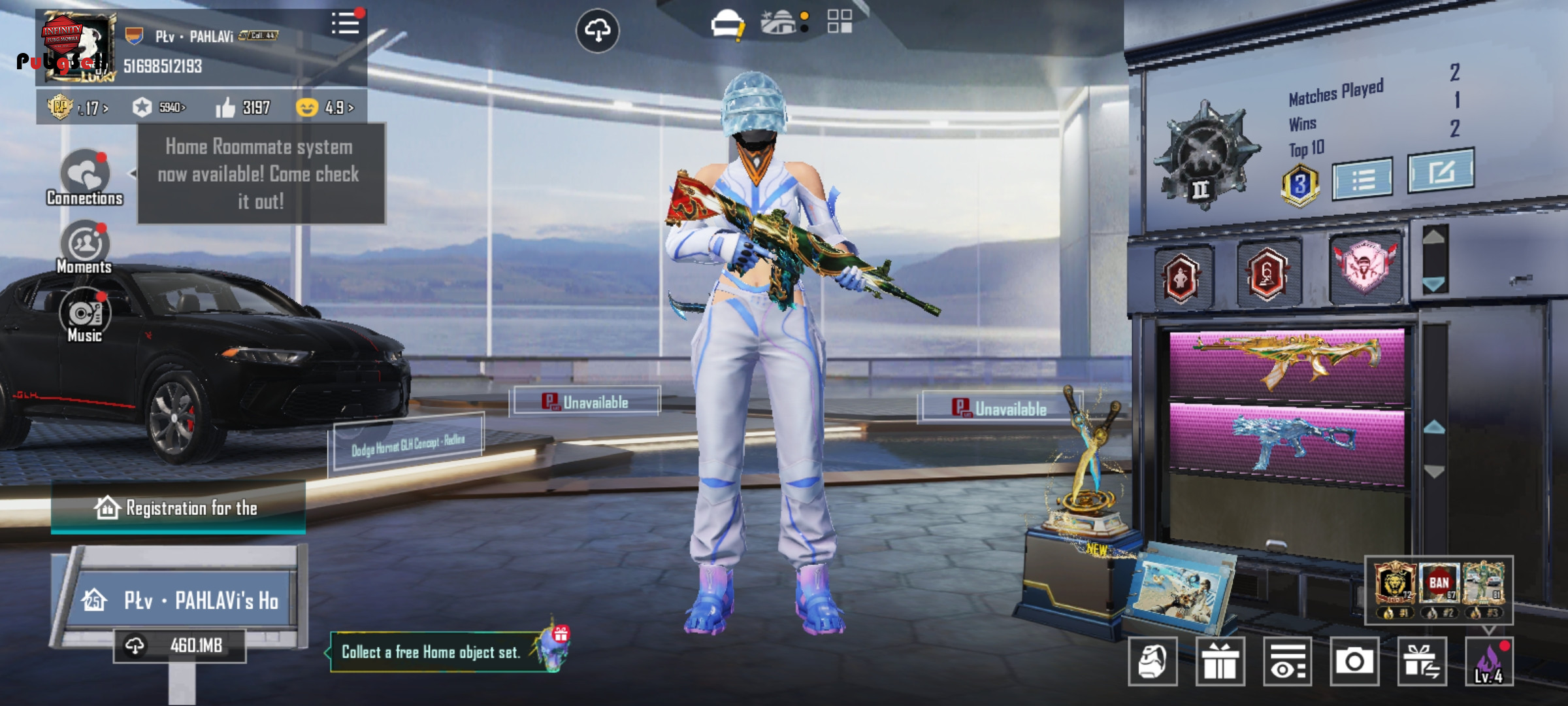1568x706 pixels.
Task: Open the gift box button
Action: point(1220,662)
